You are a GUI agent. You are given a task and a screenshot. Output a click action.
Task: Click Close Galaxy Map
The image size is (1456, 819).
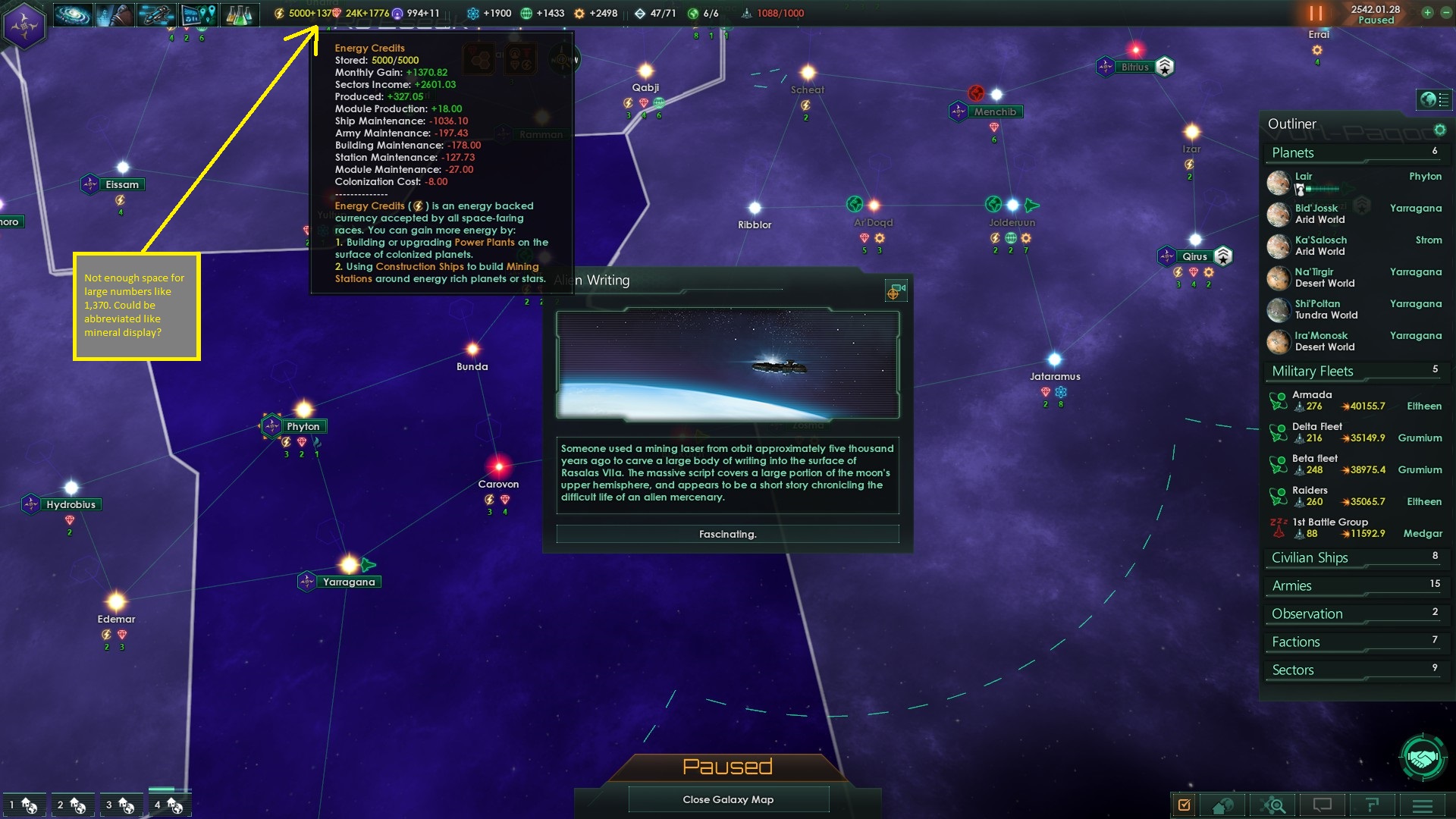tap(728, 799)
